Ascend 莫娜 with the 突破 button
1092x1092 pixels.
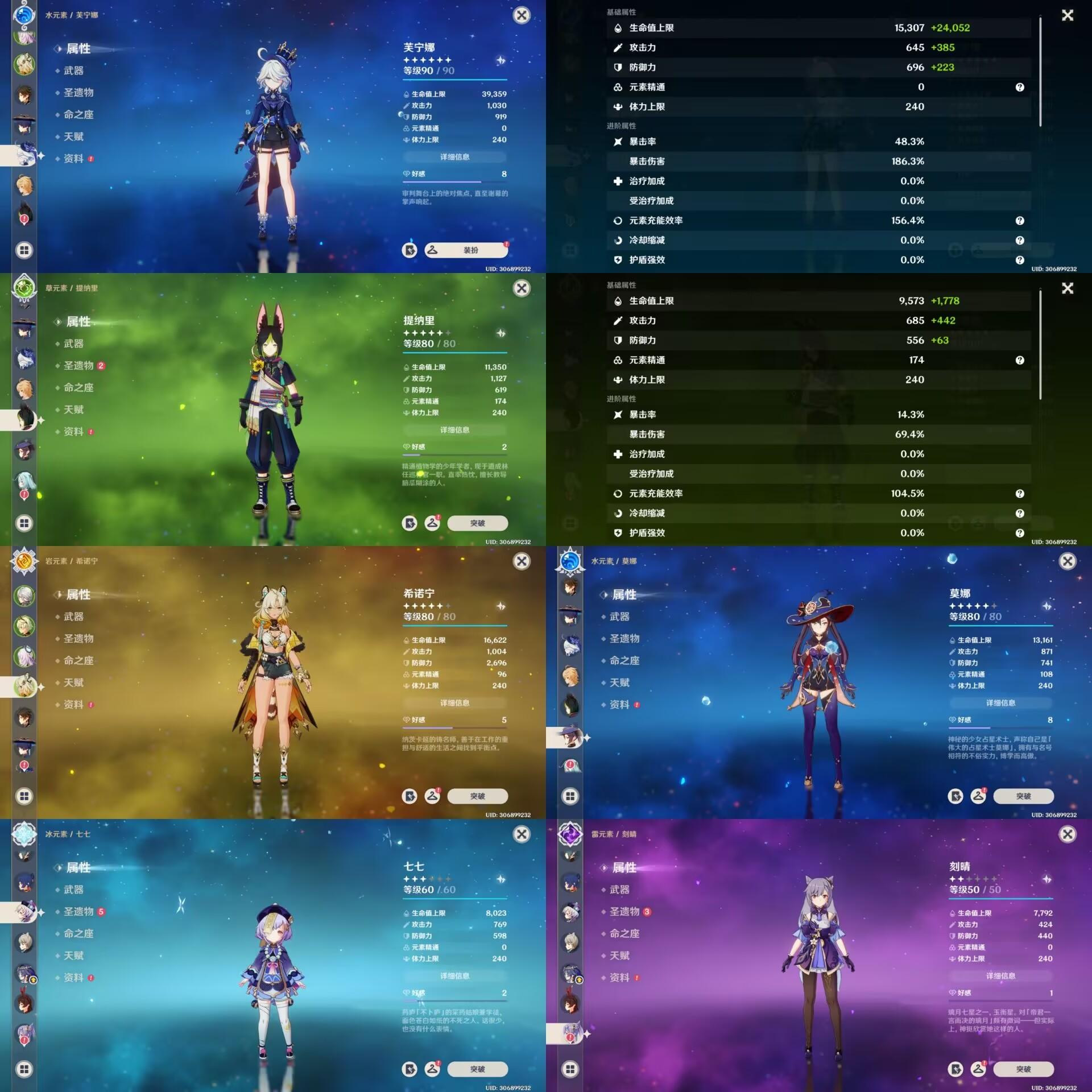click(x=1023, y=796)
